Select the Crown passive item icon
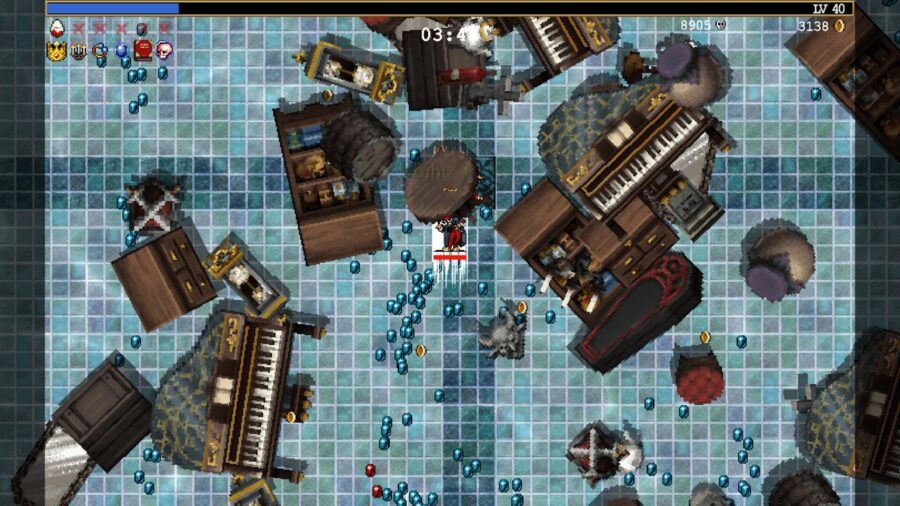Viewport: 900px width, 506px height. coord(56,49)
